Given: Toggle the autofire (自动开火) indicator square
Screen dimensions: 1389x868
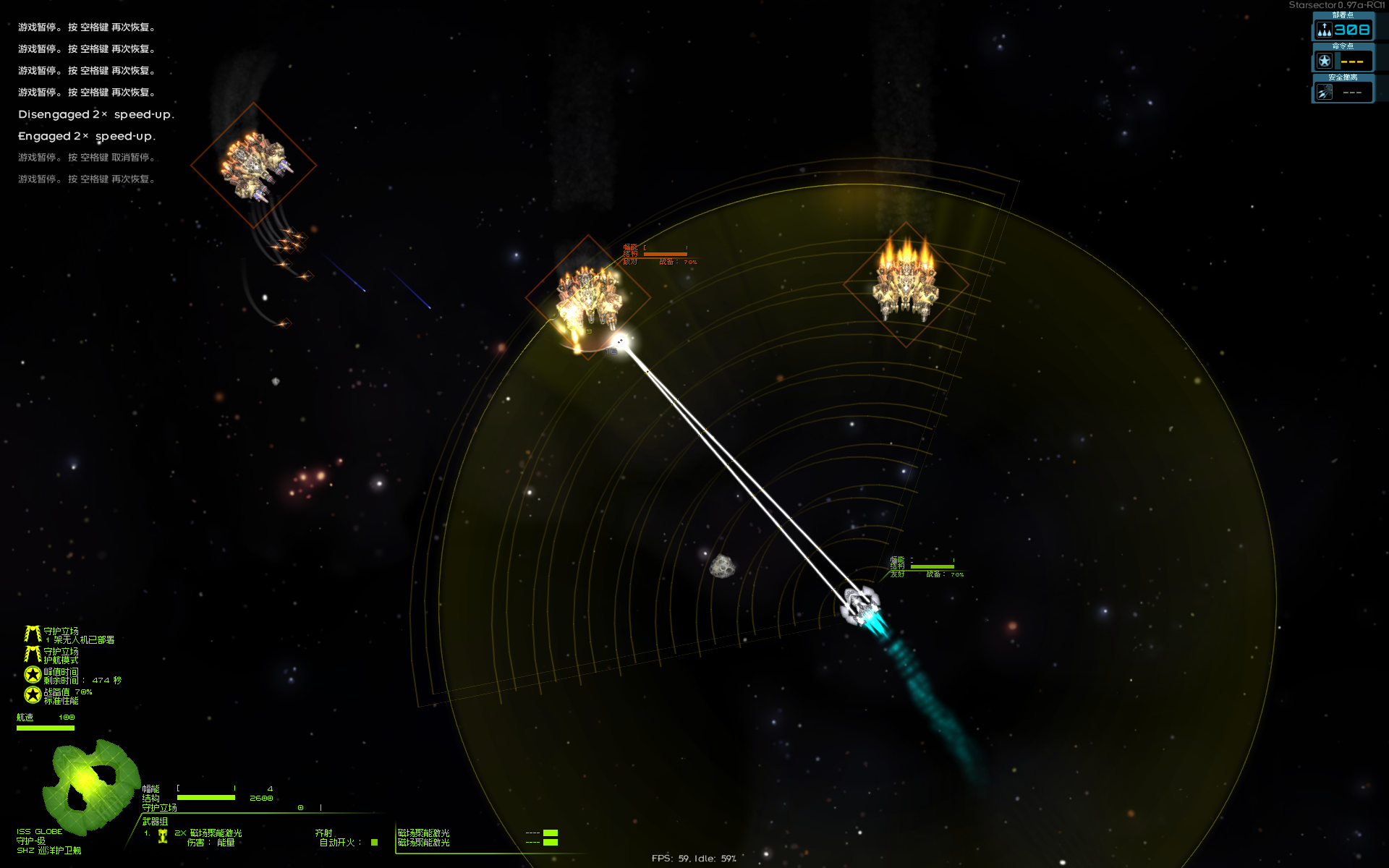Looking at the screenshot, I should coord(374,842).
